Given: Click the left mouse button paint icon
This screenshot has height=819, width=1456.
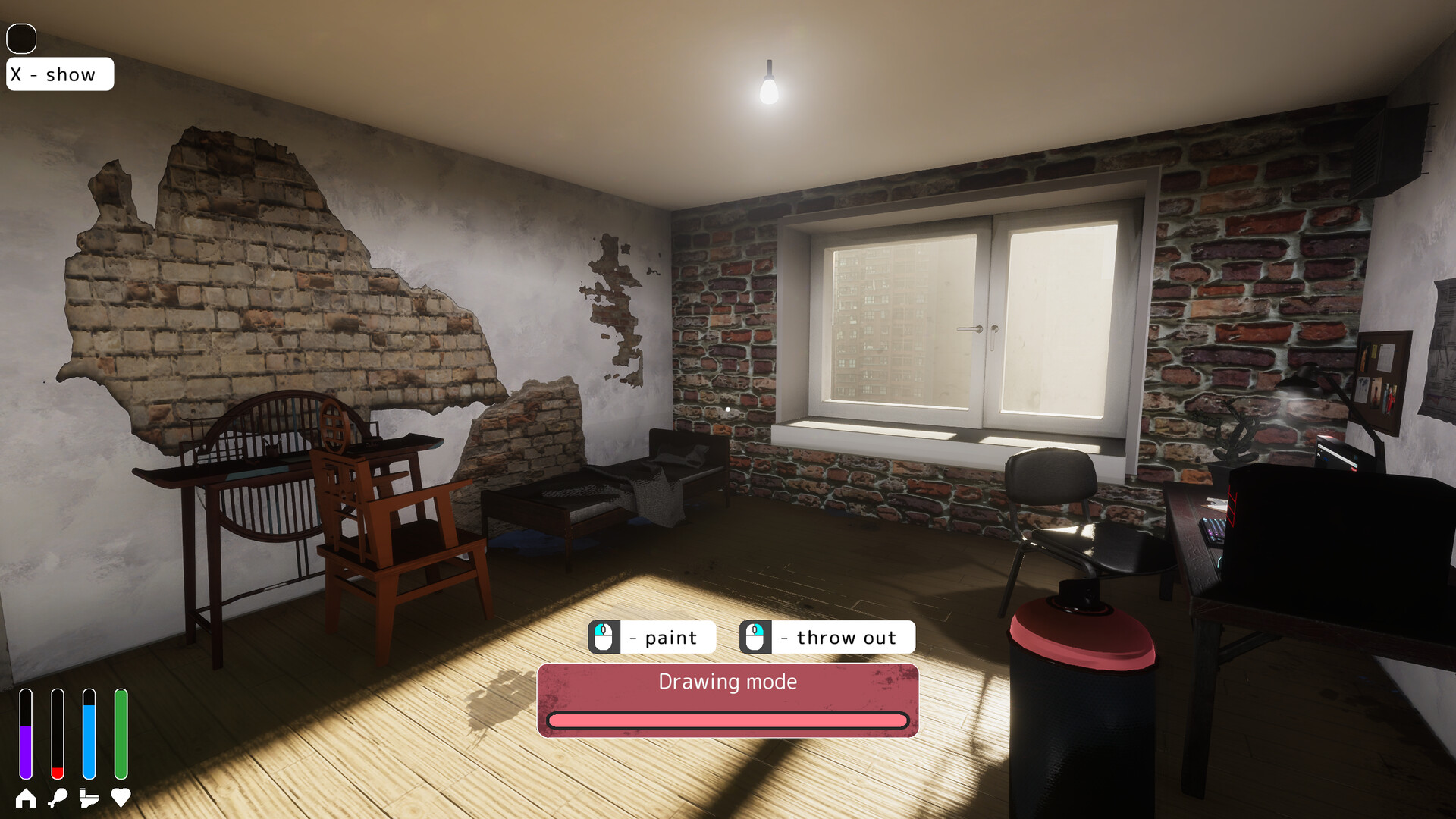Looking at the screenshot, I should [x=604, y=637].
